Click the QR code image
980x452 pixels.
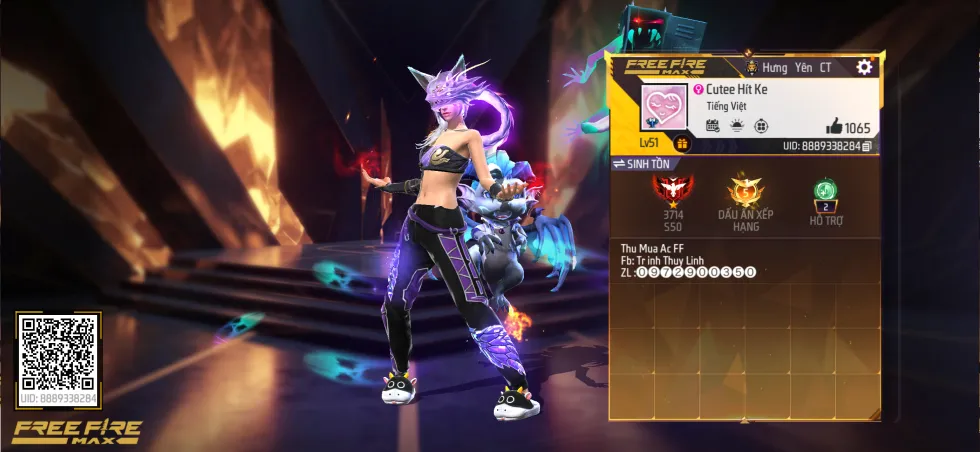point(58,352)
